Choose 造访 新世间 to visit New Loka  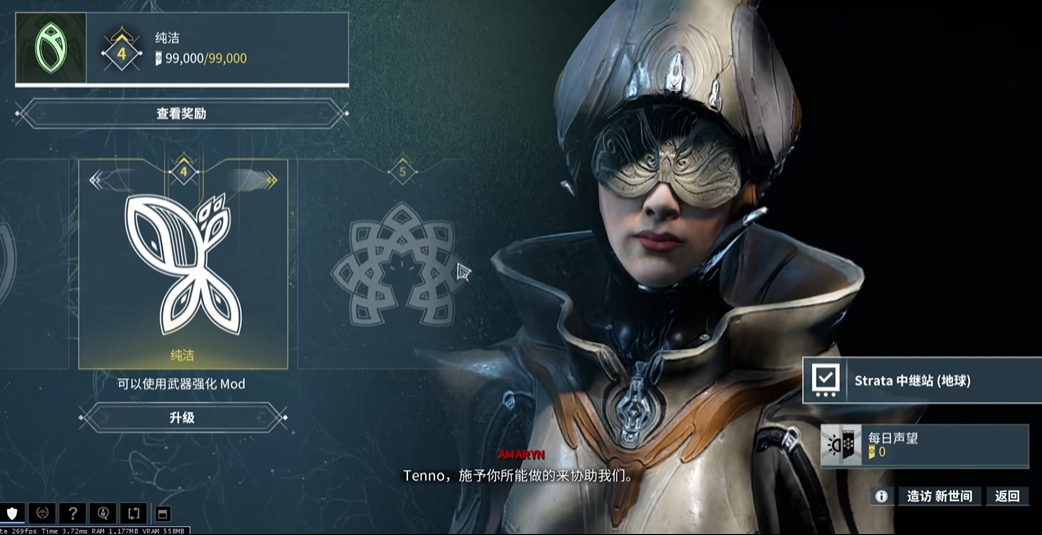[x=938, y=496]
